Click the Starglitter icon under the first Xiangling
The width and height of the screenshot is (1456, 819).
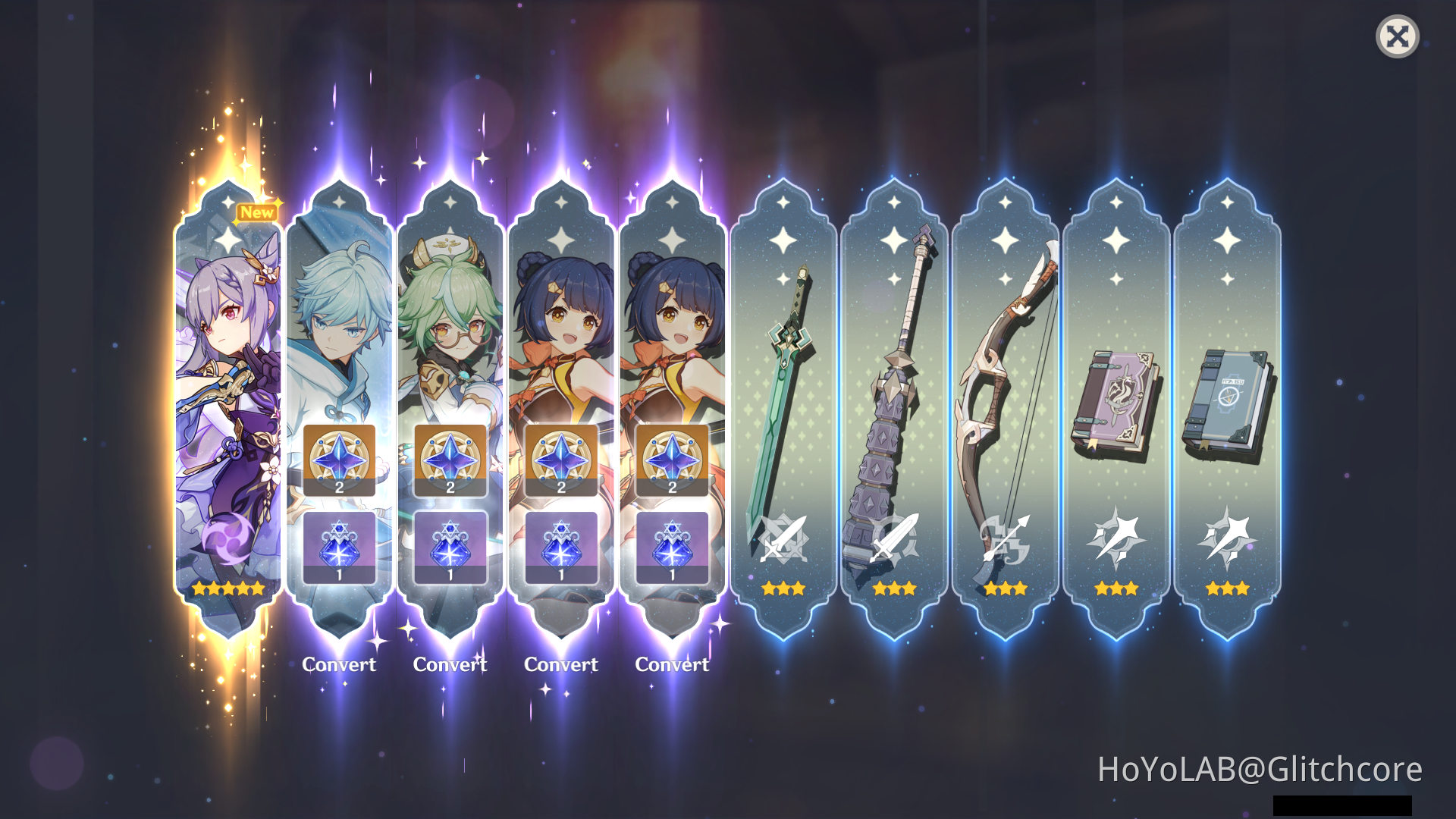point(561,460)
